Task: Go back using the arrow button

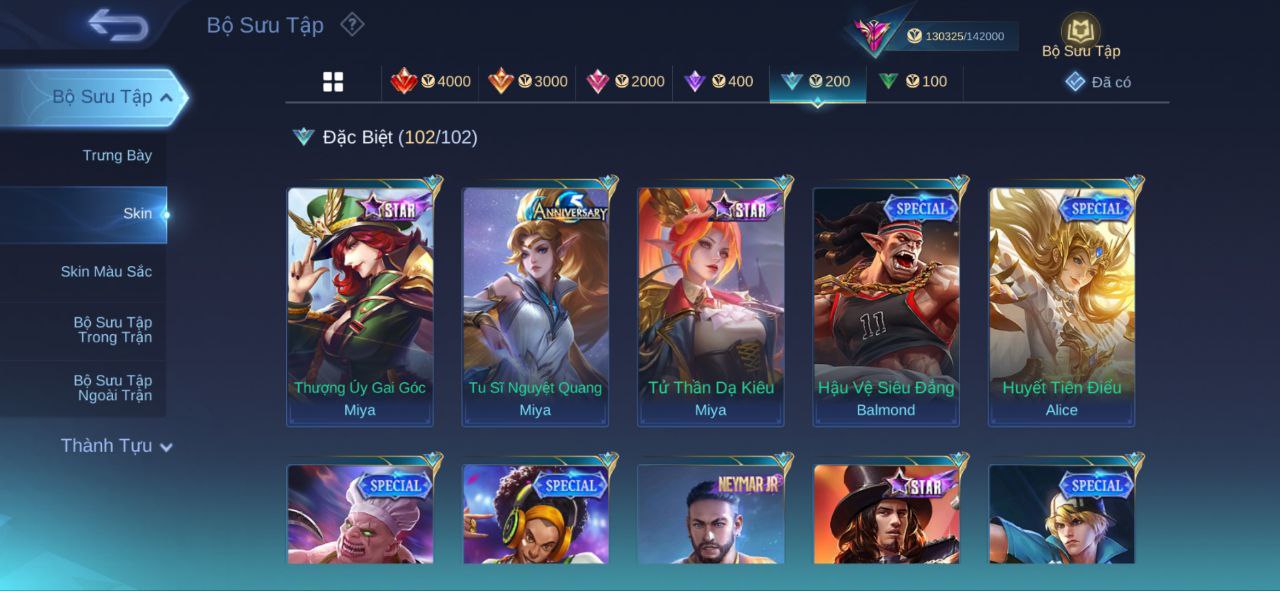Action: coord(118,25)
